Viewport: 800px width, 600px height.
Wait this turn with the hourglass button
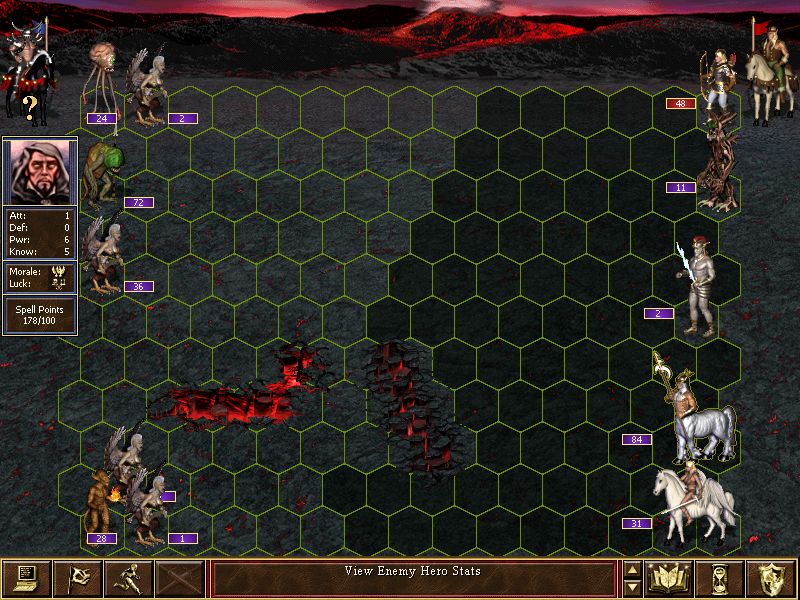click(x=721, y=578)
